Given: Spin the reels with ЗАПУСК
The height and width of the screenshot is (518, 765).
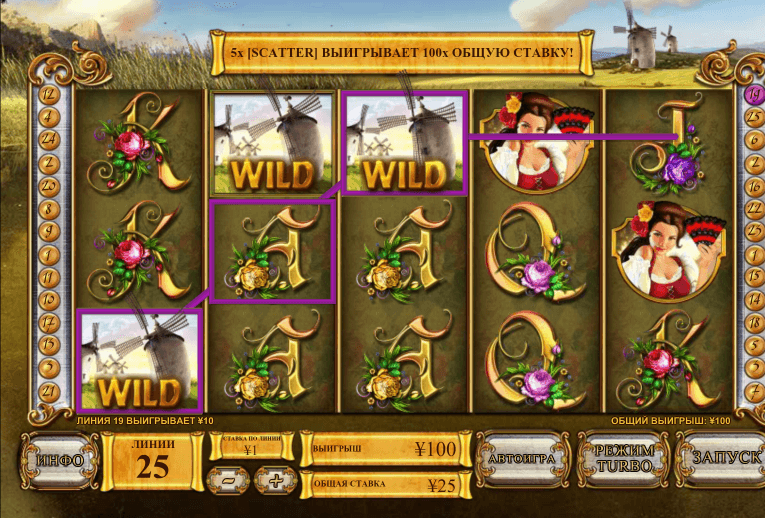Looking at the screenshot, I should click(x=718, y=461).
